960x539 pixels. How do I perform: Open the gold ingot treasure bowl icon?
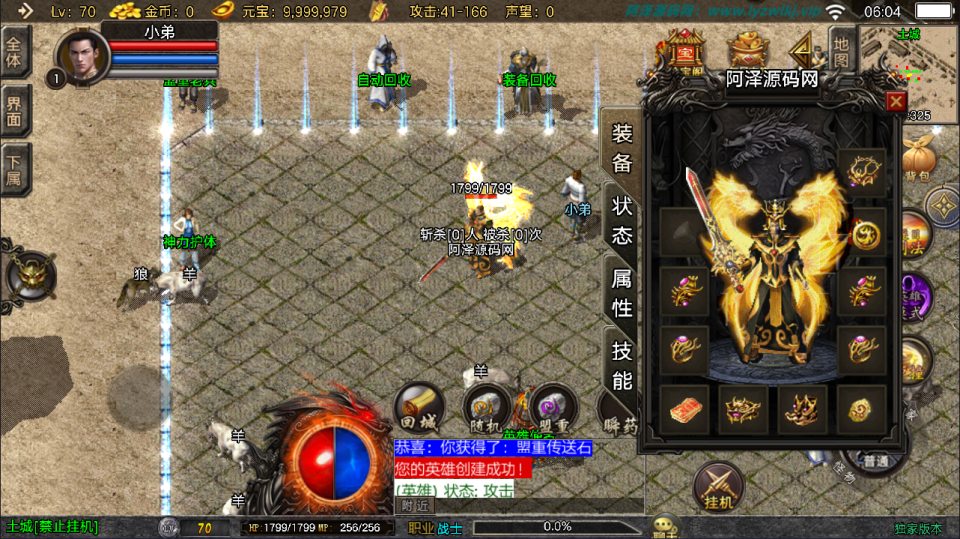(745, 50)
